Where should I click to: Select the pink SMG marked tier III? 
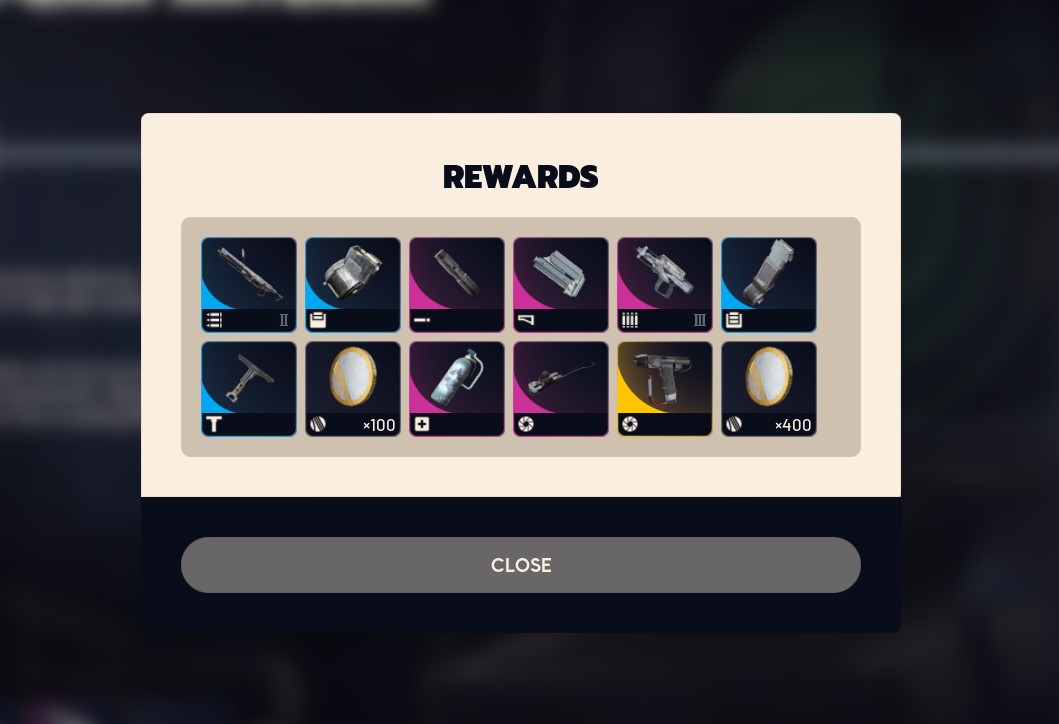[x=665, y=285]
